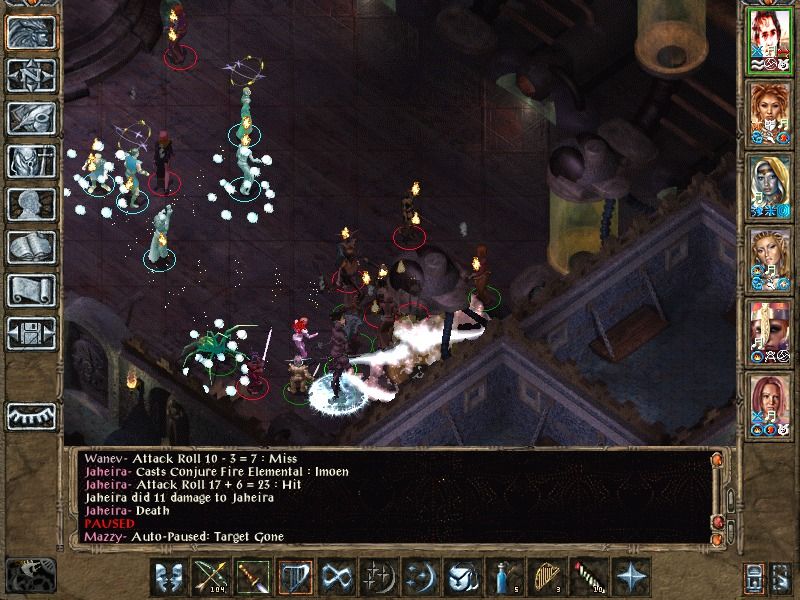The height and width of the screenshot is (600, 800).
Task: Open the priest scroll screen
Action: [x=31, y=291]
